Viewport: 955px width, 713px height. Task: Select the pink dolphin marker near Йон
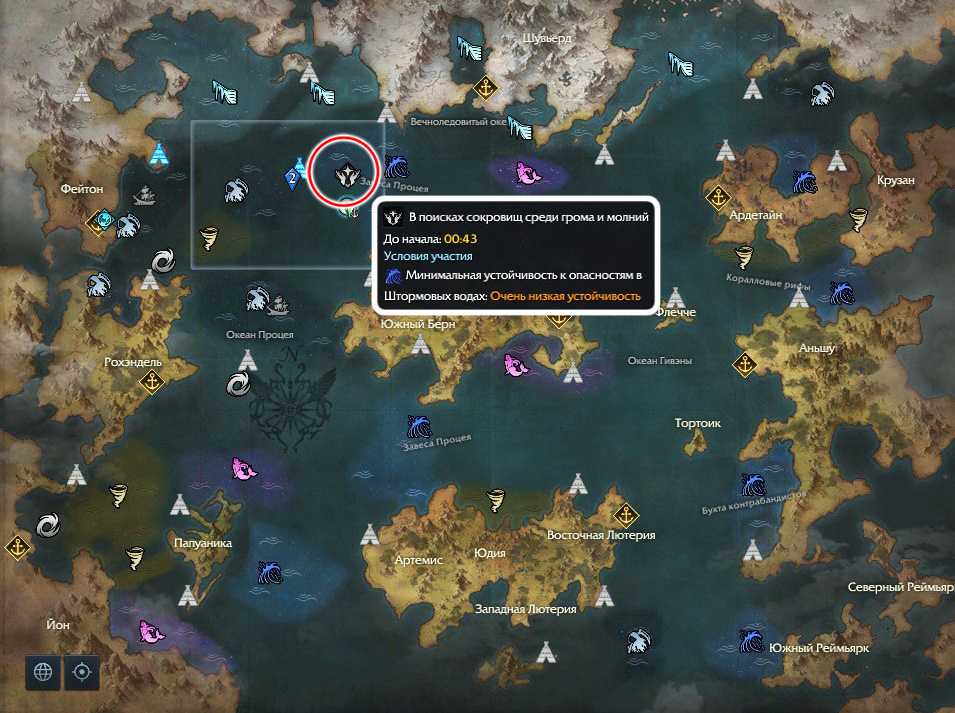tap(151, 632)
